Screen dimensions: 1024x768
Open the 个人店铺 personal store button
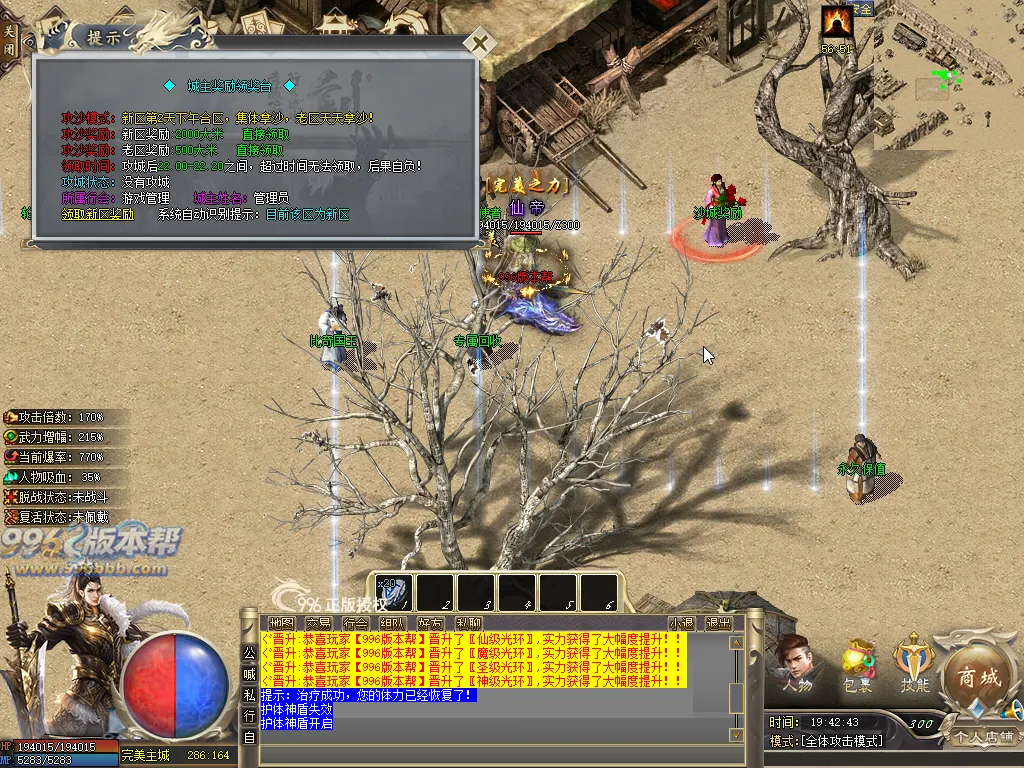click(x=982, y=737)
